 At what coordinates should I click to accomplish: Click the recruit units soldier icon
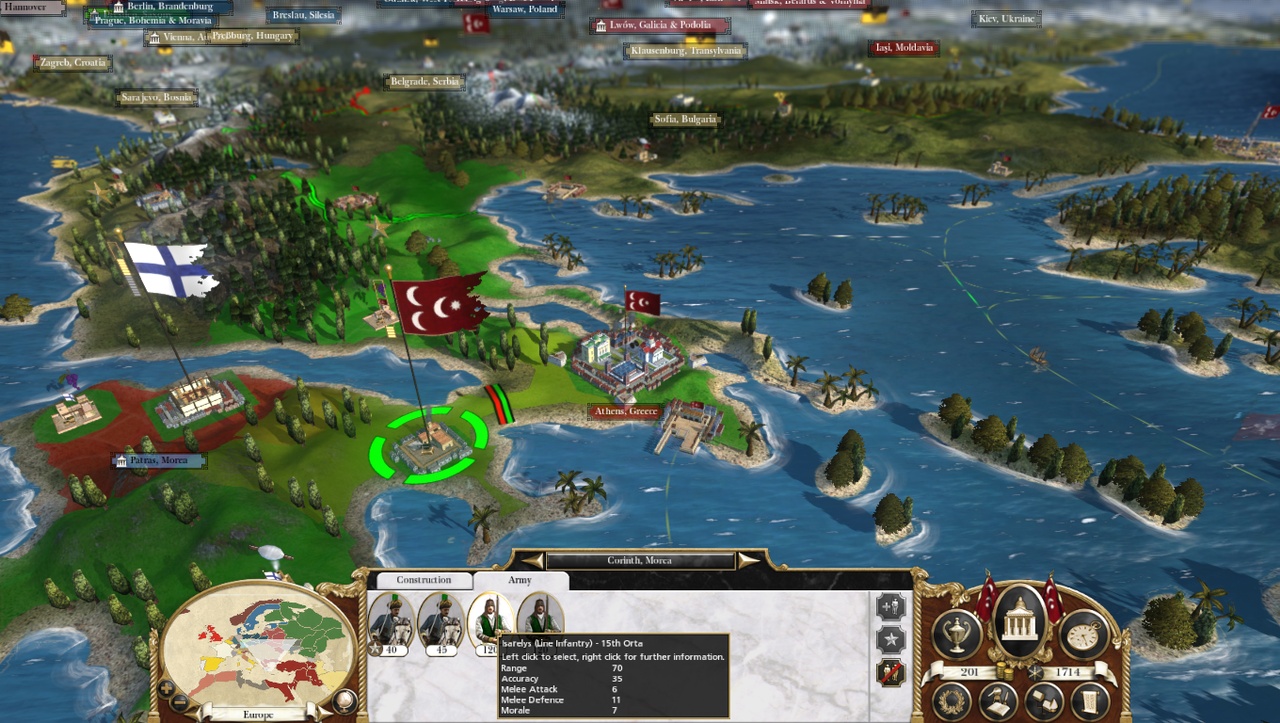(889, 607)
